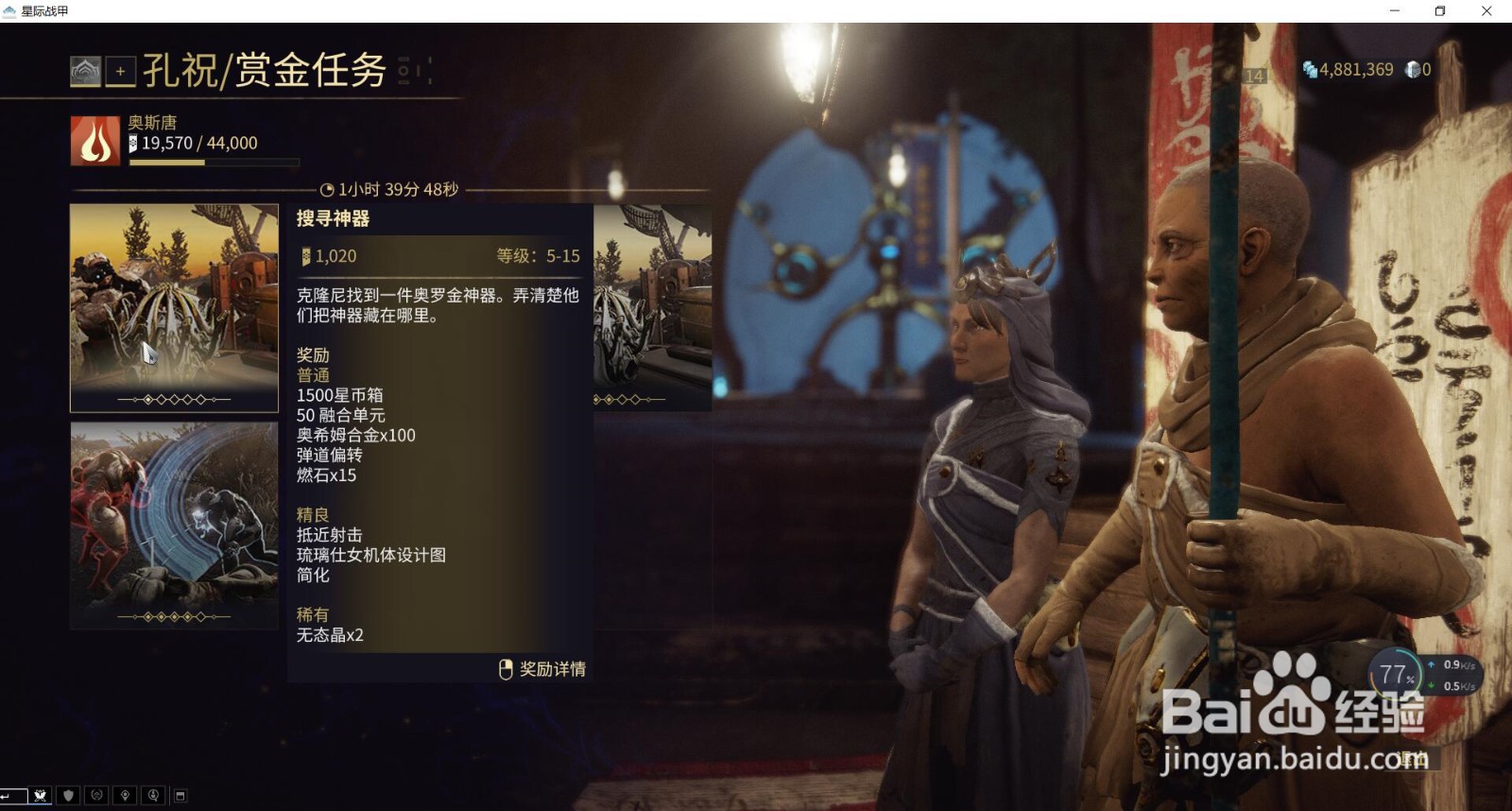Image resolution: width=1512 pixels, height=811 pixels.
Task: Select the Lotus butterfly icon in bottom toolbar
Action: [40, 795]
